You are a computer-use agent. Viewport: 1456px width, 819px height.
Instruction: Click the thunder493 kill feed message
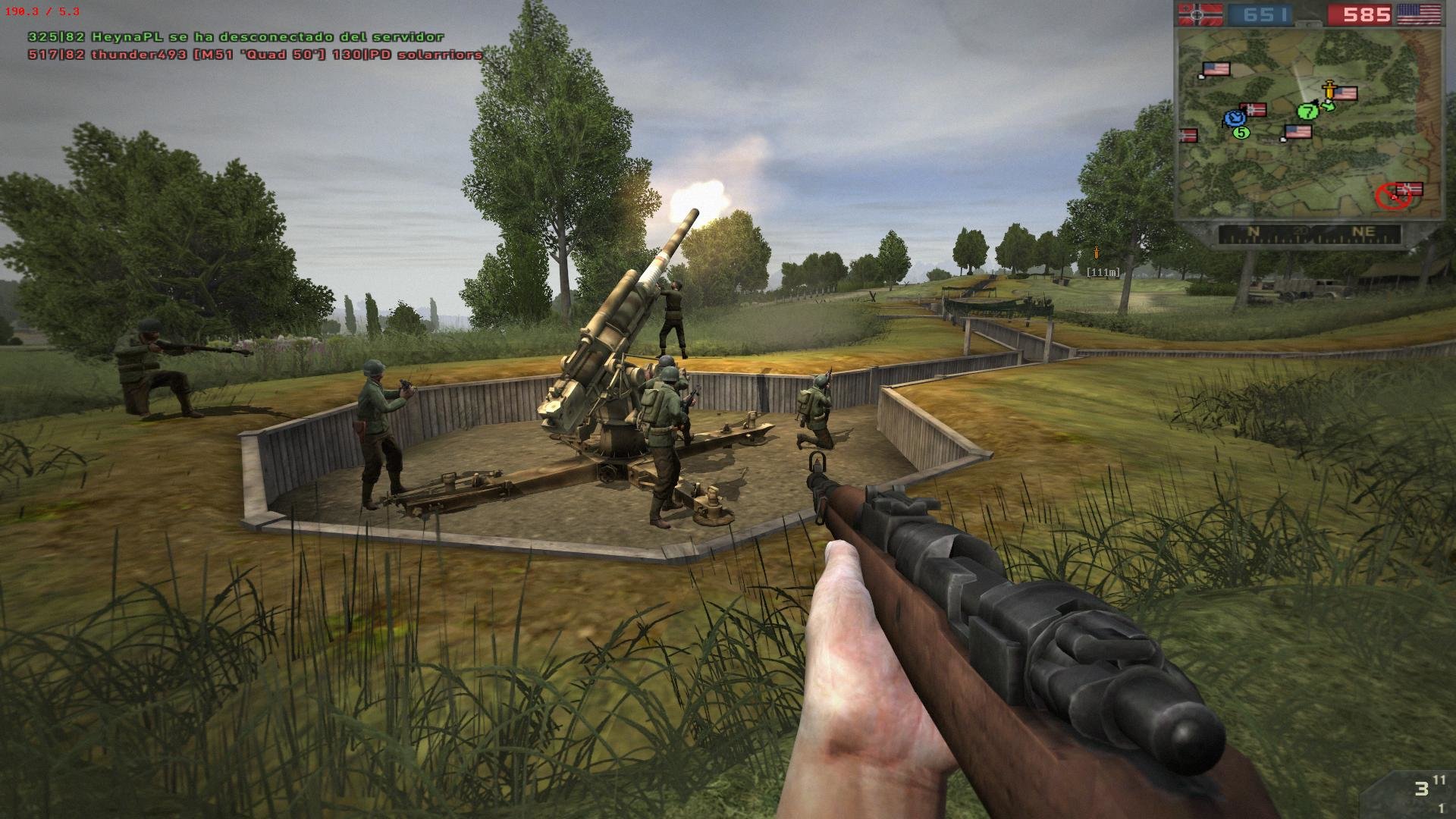tap(255, 55)
